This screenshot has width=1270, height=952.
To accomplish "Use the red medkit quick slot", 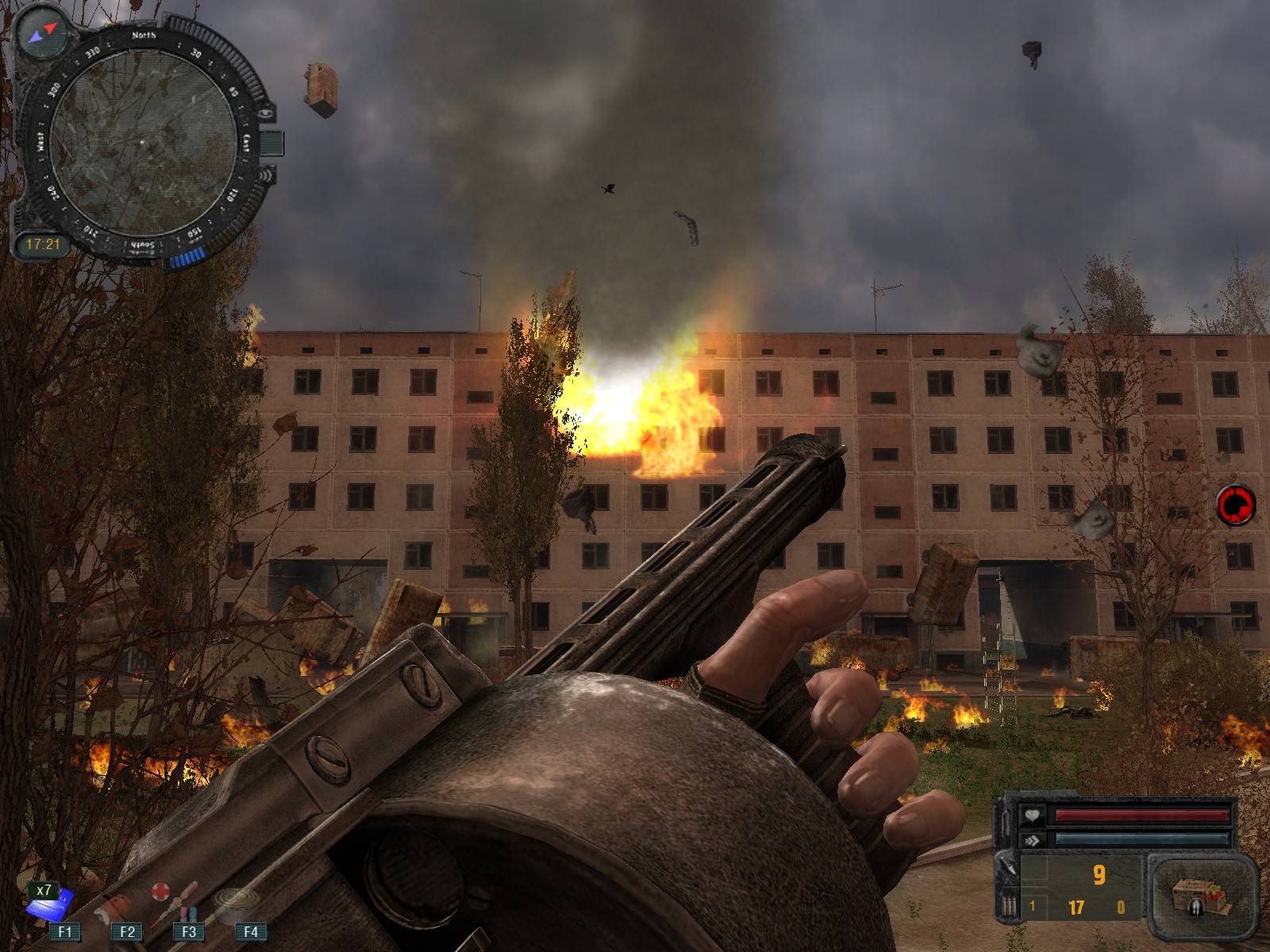I will [161, 894].
